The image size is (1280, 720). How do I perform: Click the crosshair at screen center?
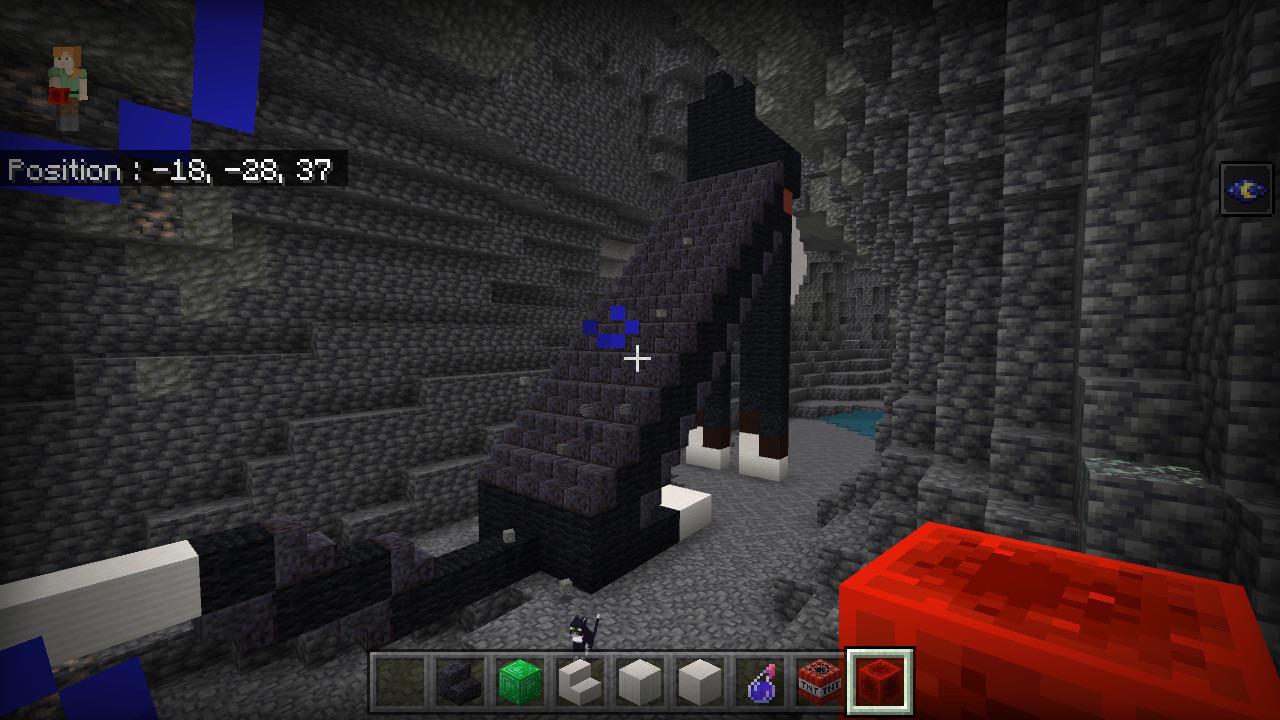640,358
